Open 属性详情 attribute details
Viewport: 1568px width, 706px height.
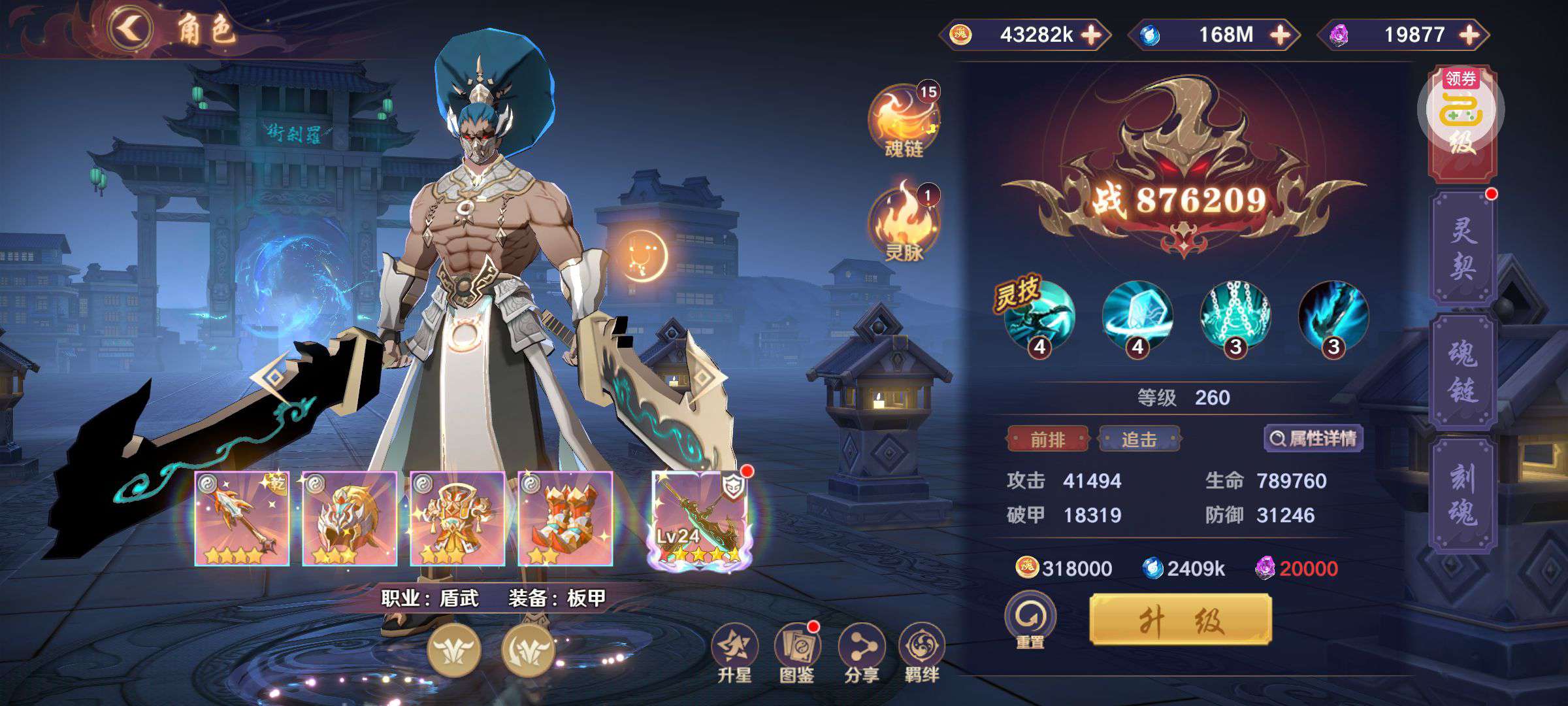point(1313,439)
